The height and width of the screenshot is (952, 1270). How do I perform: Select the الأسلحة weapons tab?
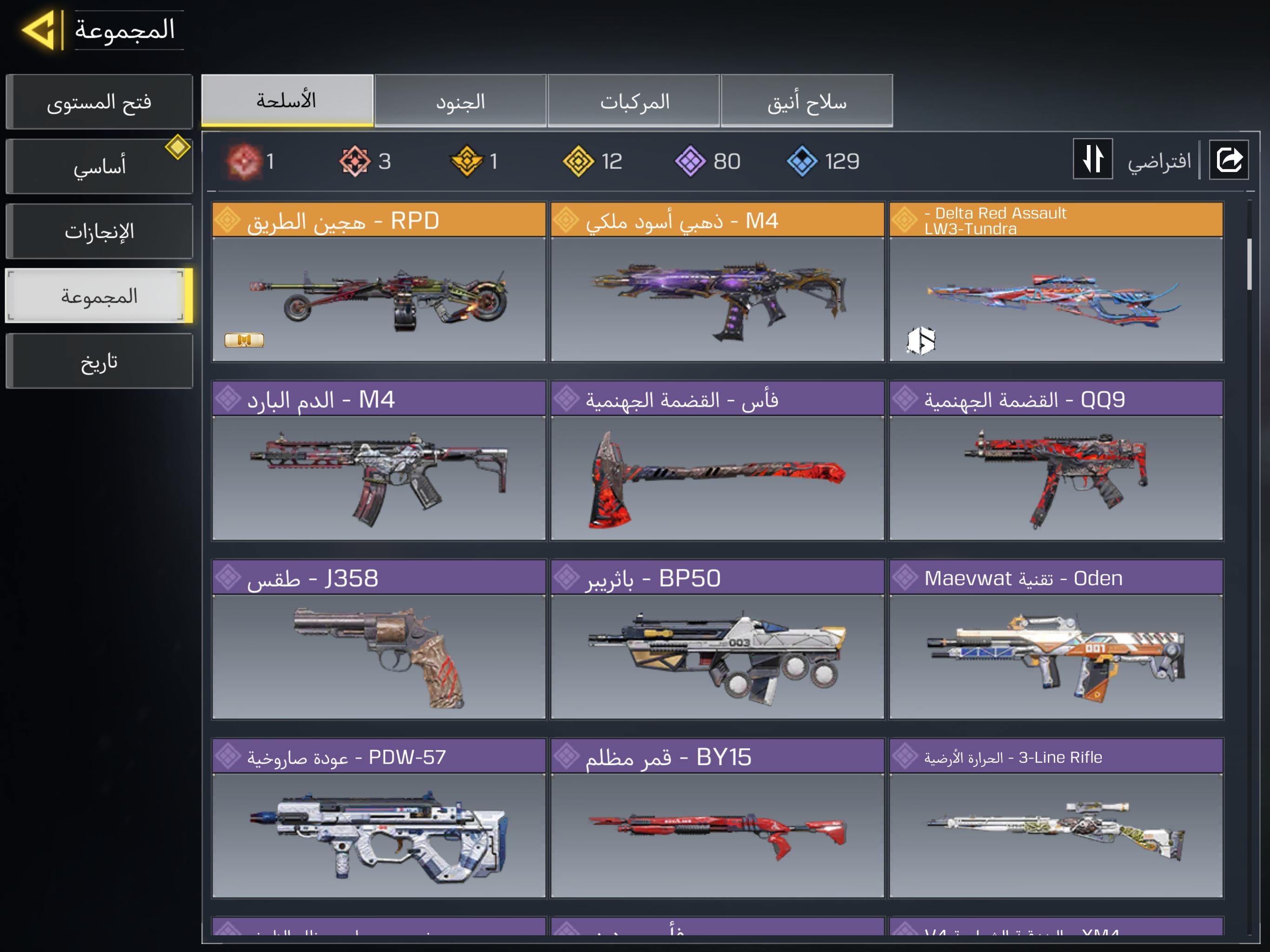[287, 100]
